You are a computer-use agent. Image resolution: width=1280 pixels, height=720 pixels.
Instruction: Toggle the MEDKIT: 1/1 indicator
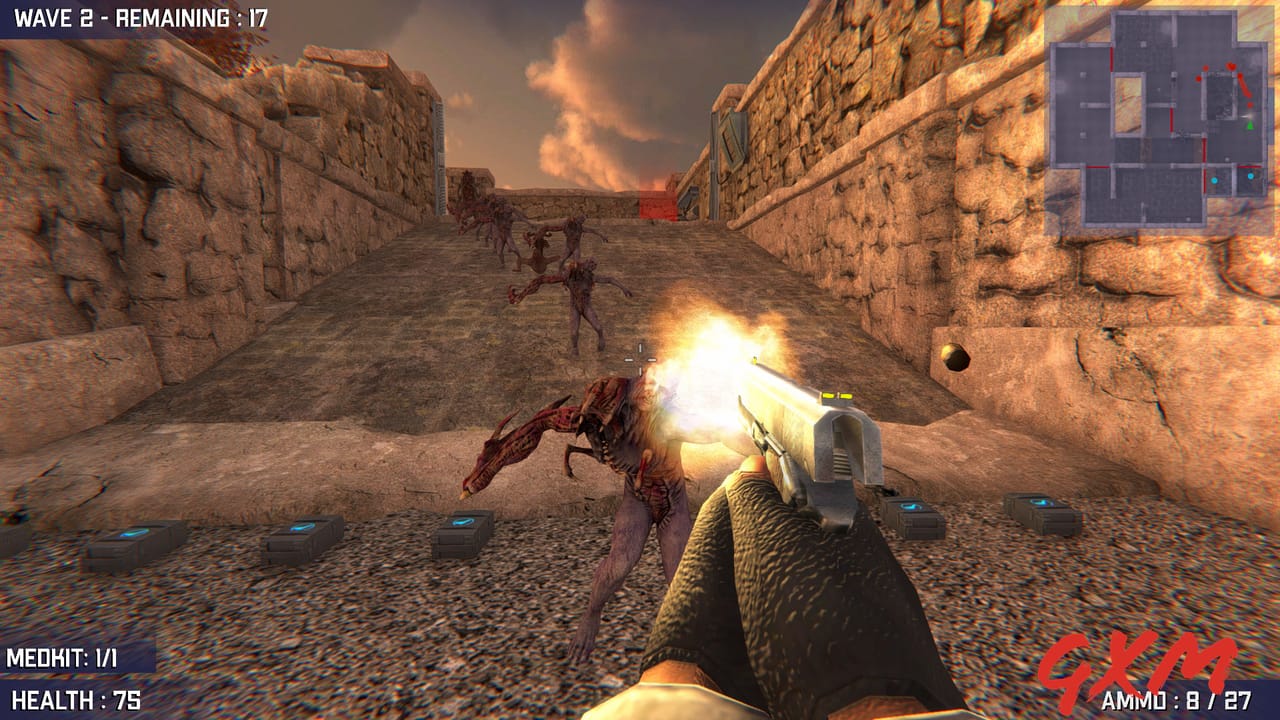point(60,658)
